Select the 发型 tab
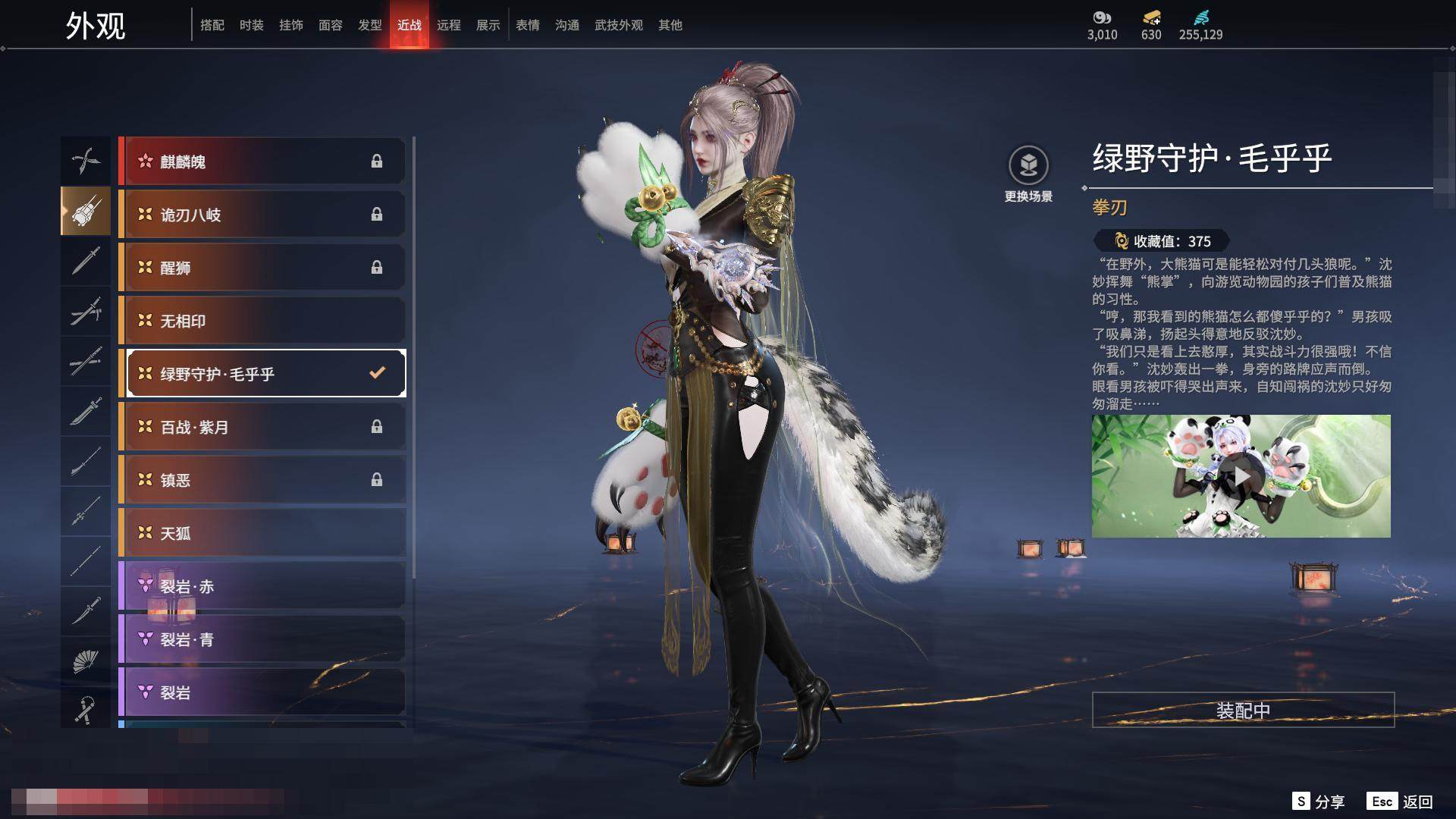 tap(369, 25)
